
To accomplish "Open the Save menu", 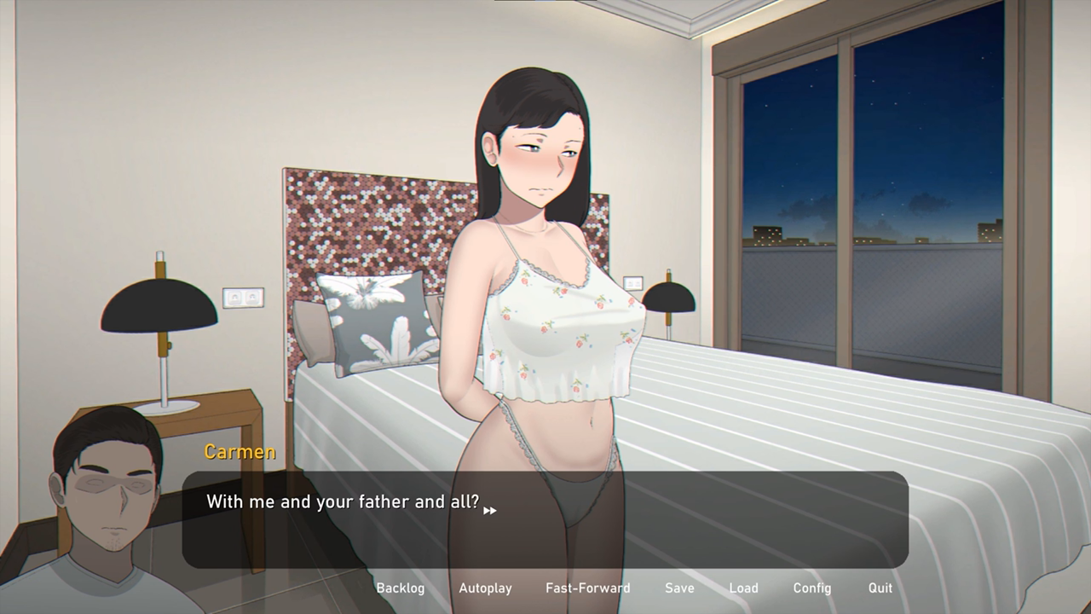I will [679, 588].
